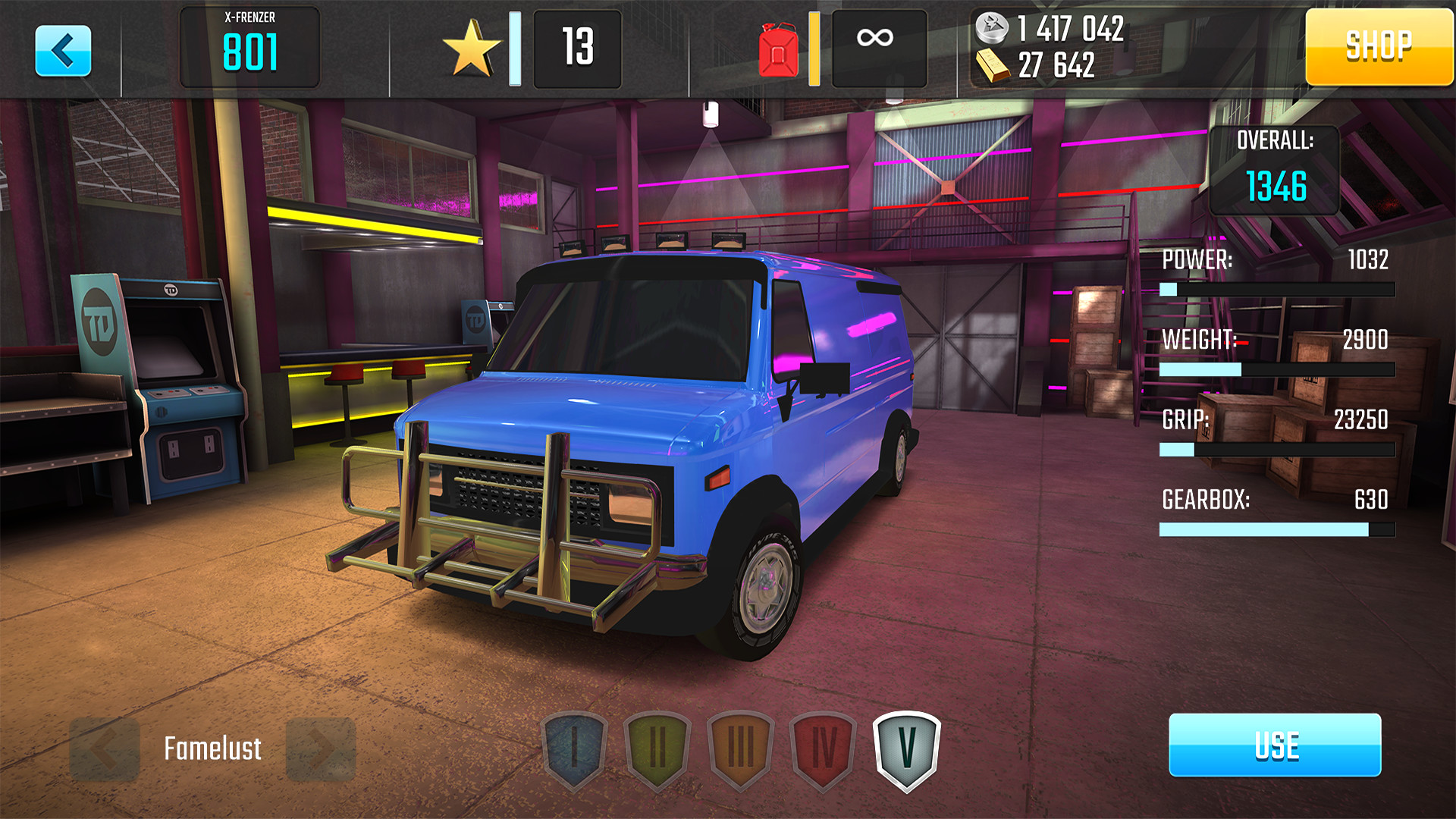Open the OVERALL rating panel
Viewport: 1456px width, 819px height.
tap(1276, 167)
